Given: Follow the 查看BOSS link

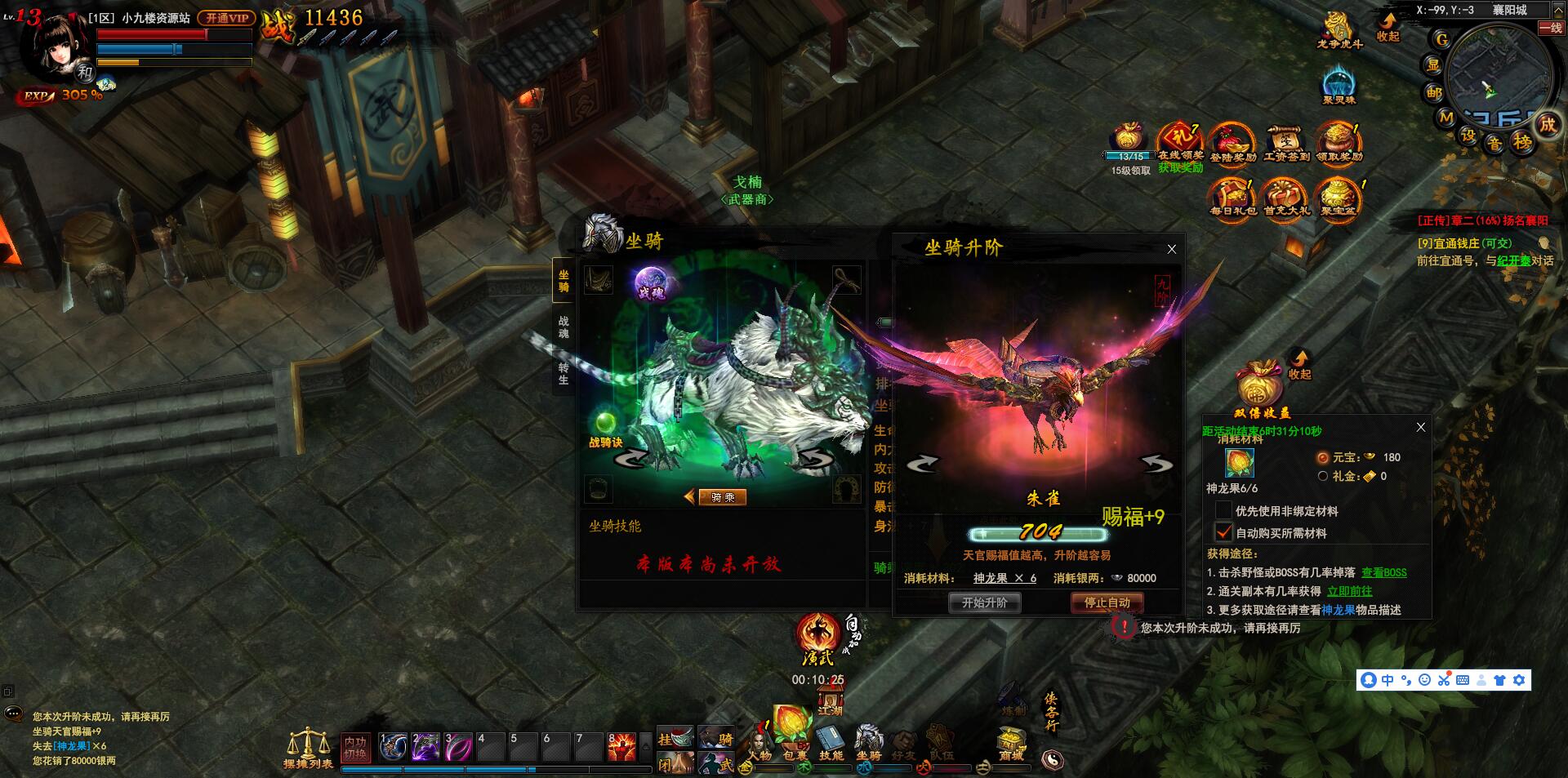Looking at the screenshot, I should click(1383, 572).
